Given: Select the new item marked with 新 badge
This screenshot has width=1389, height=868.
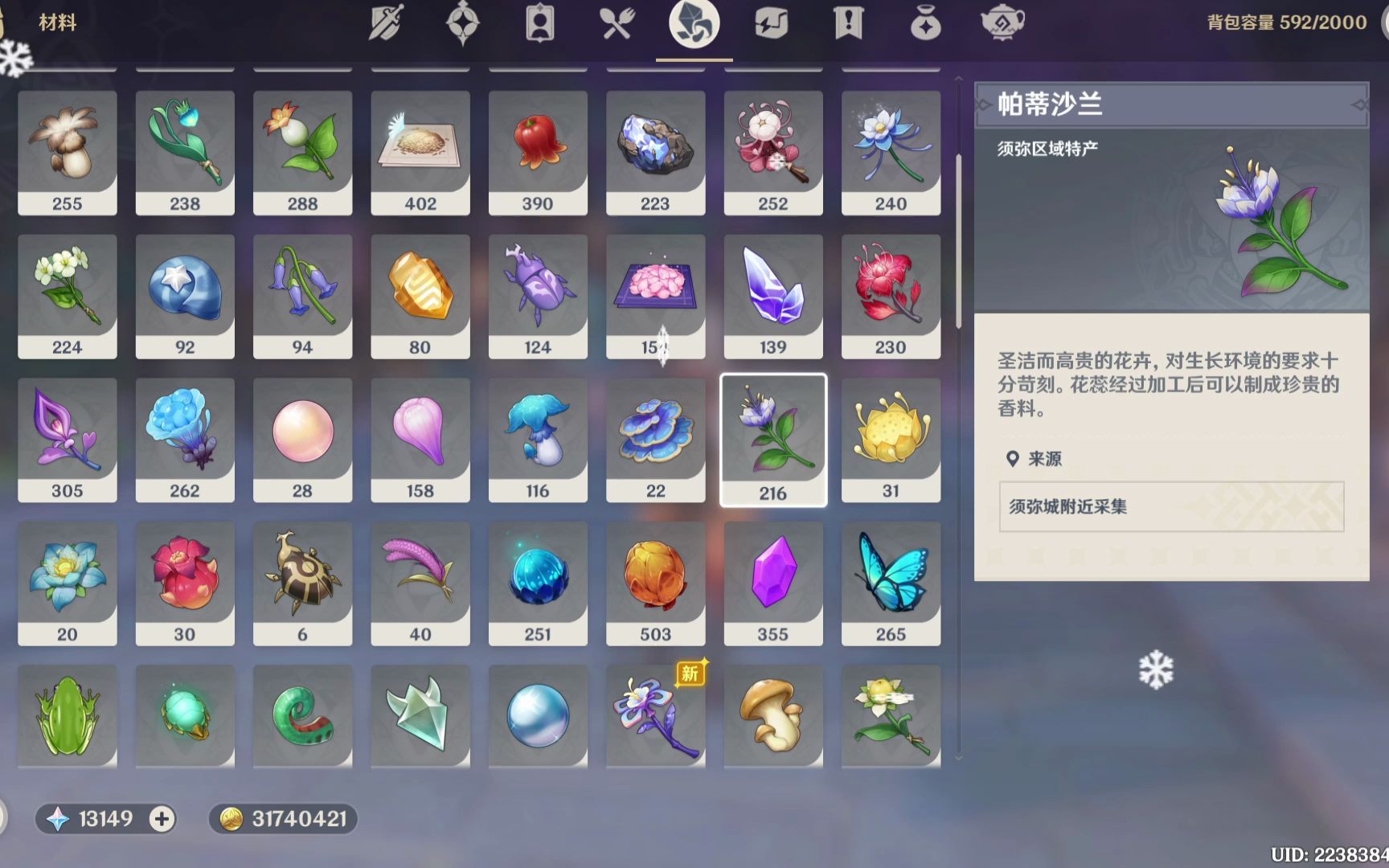Looking at the screenshot, I should 655,715.
